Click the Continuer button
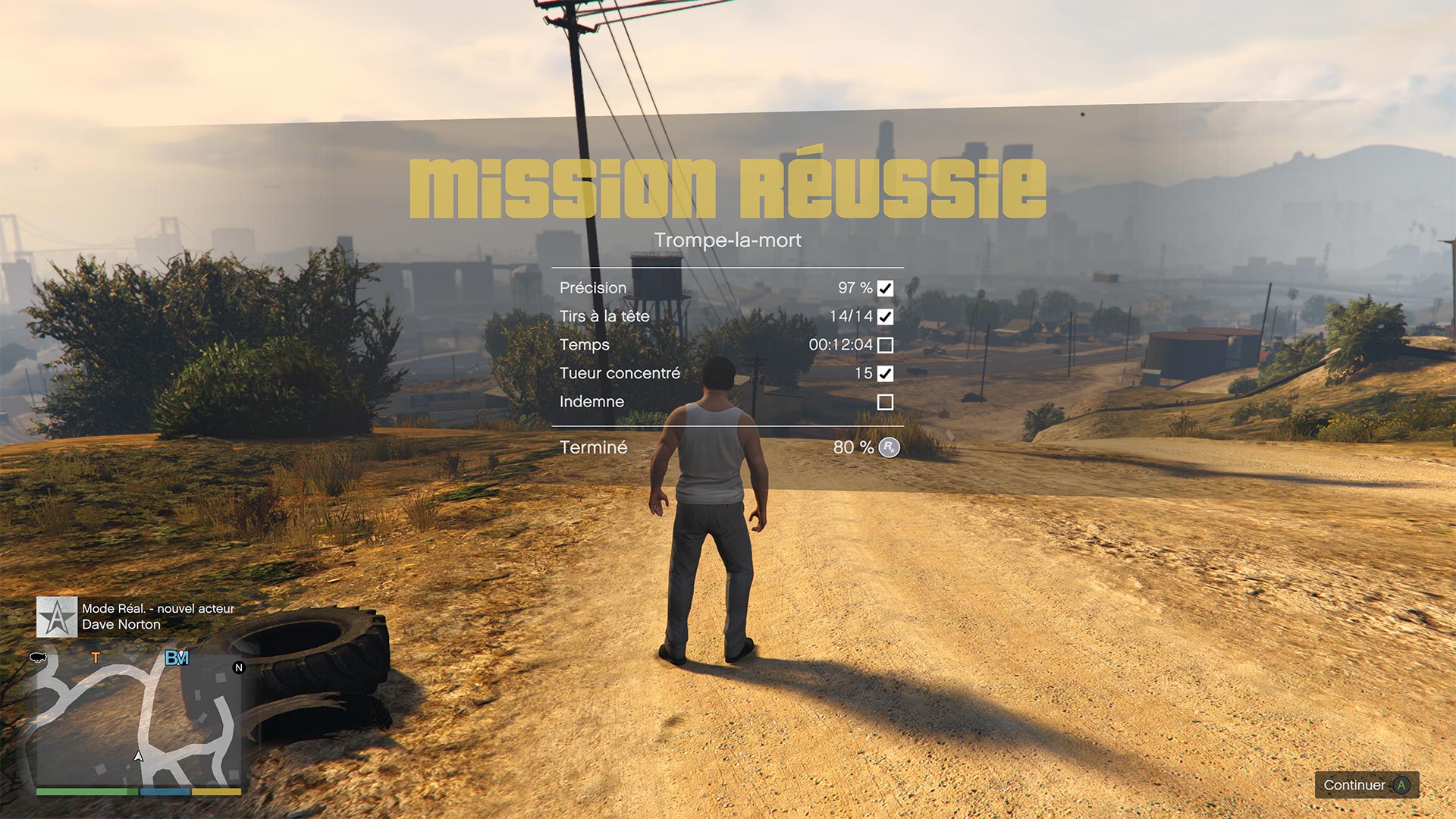The height and width of the screenshot is (819, 1456). (x=1367, y=785)
